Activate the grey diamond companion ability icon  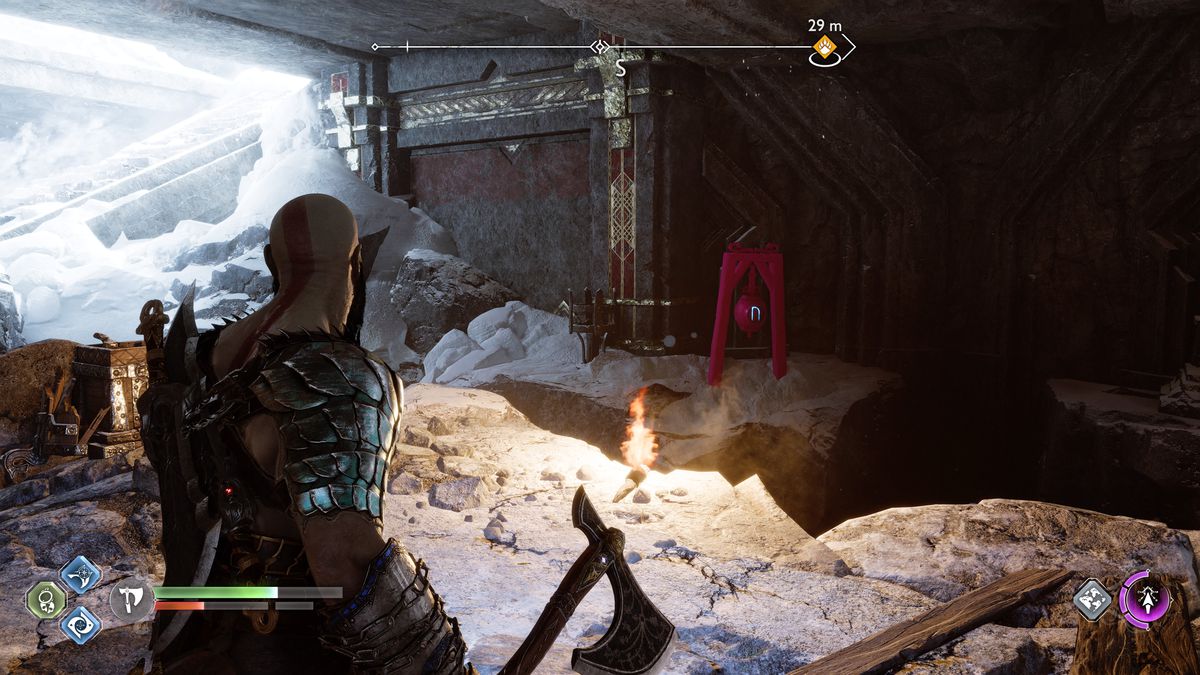[1093, 599]
